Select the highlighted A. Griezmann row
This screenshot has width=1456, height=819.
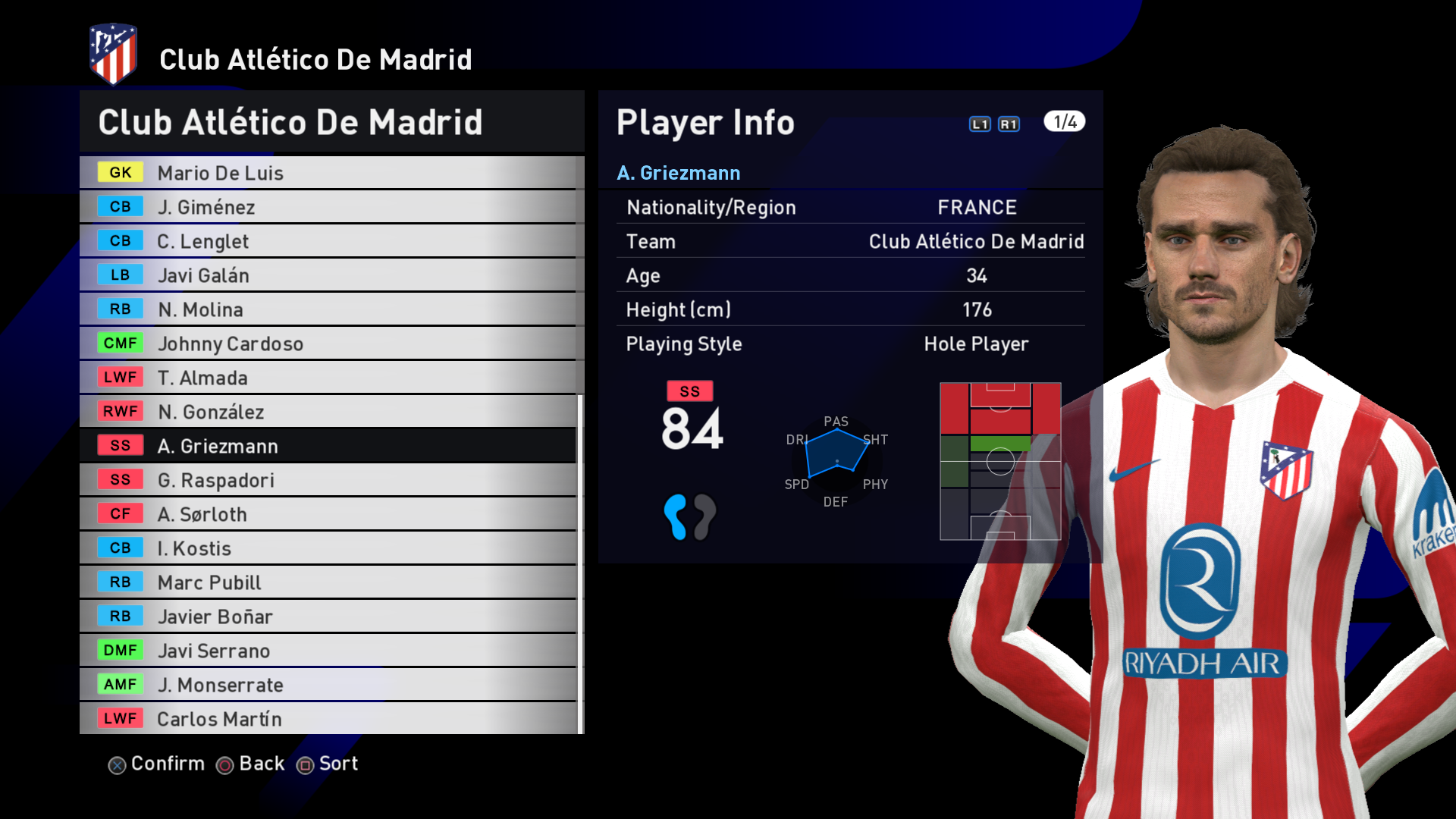tap(328, 446)
